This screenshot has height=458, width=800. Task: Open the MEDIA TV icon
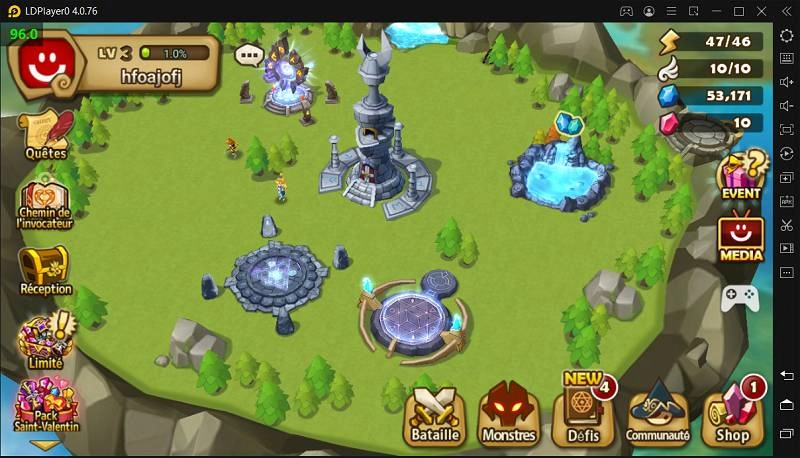coord(741,236)
